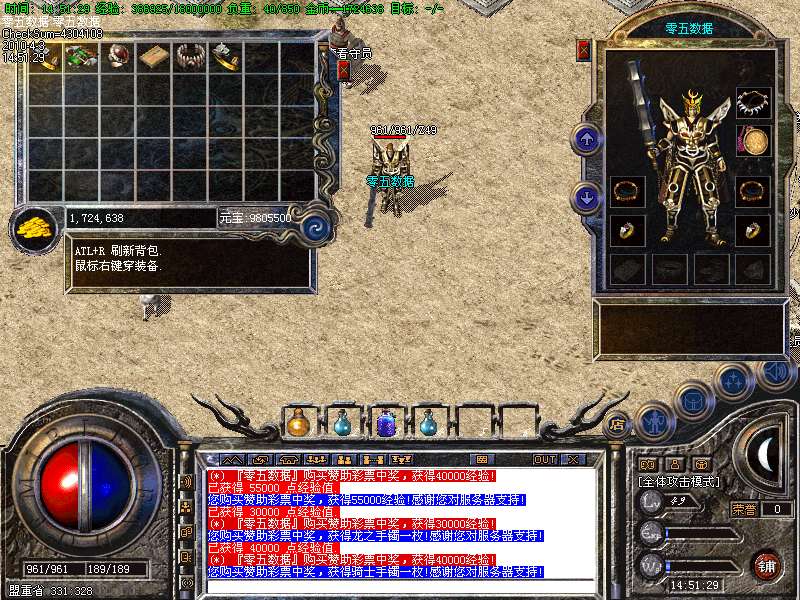Go to previous character page with up arrow
The height and width of the screenshot is (600, 800).
[x=587, y=139]
